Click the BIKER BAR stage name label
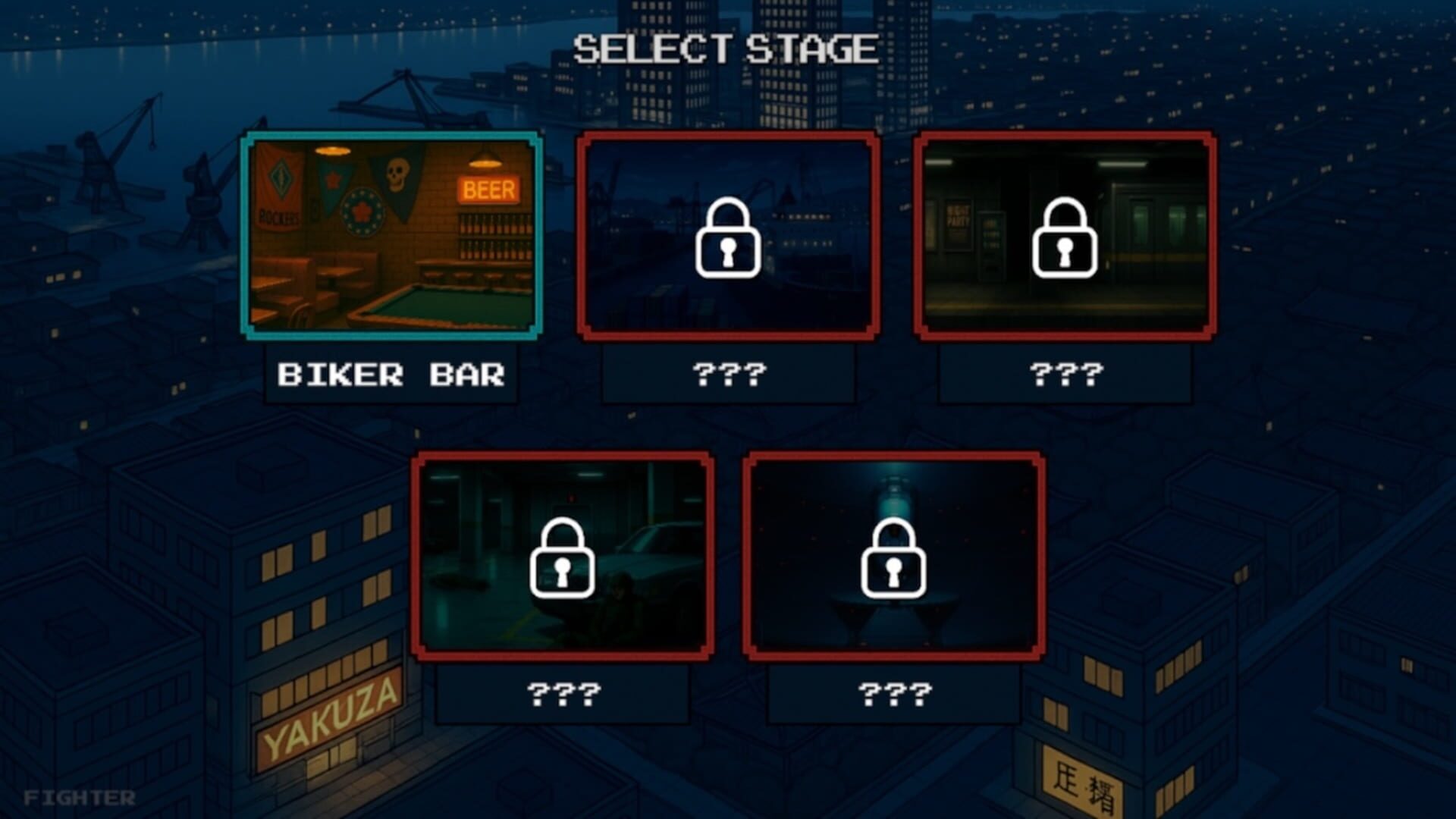This screenshot has width=1456, height=819. [x=391, y=375]
